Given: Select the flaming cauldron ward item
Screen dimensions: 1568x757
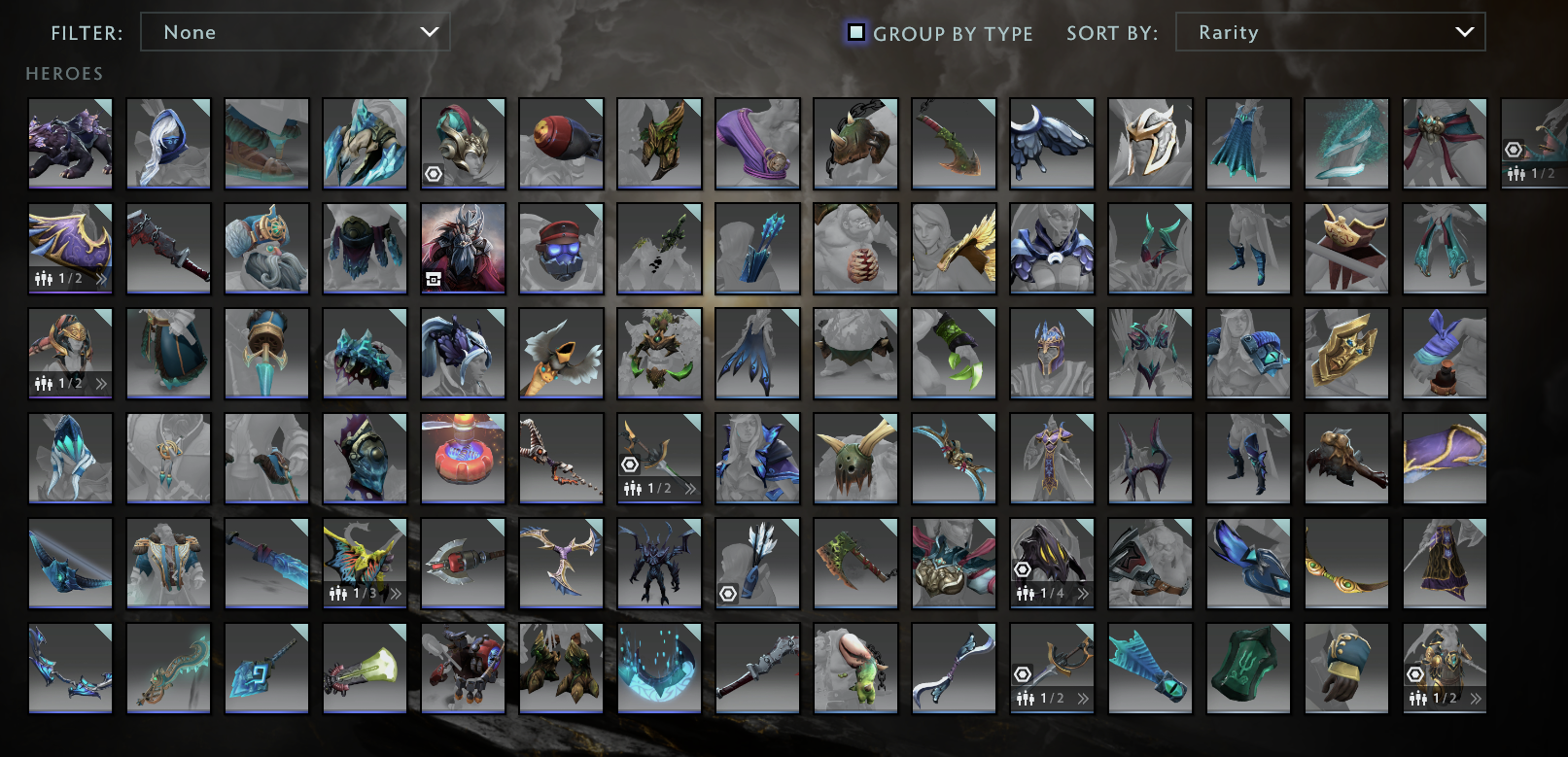Looking at the screenshot, I should pos(462,457).
